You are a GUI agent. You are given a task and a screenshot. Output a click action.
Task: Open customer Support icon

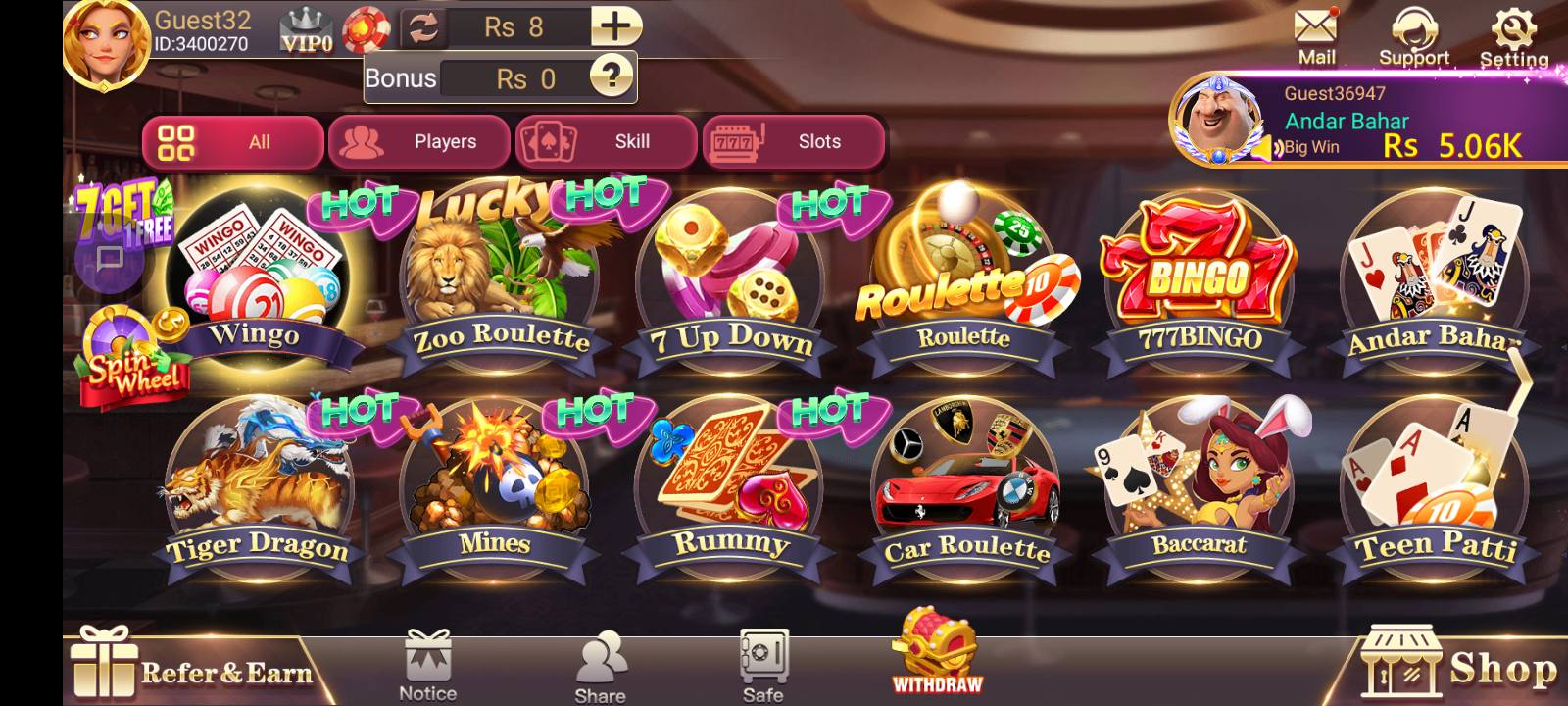pyautogui.click(x=1414, y=29)
